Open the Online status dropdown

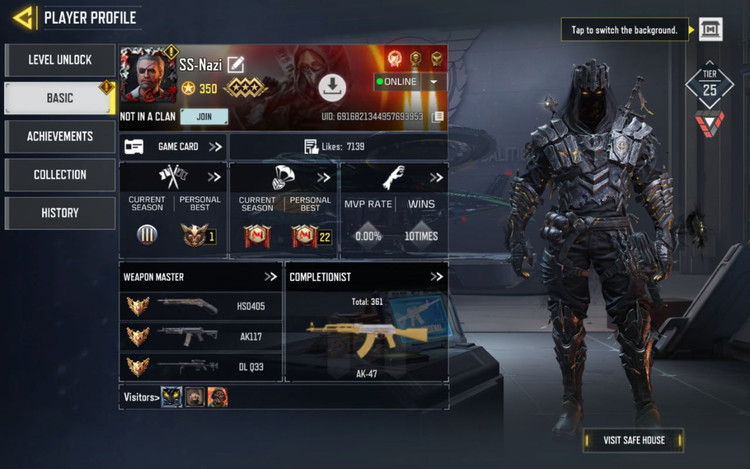435,82
